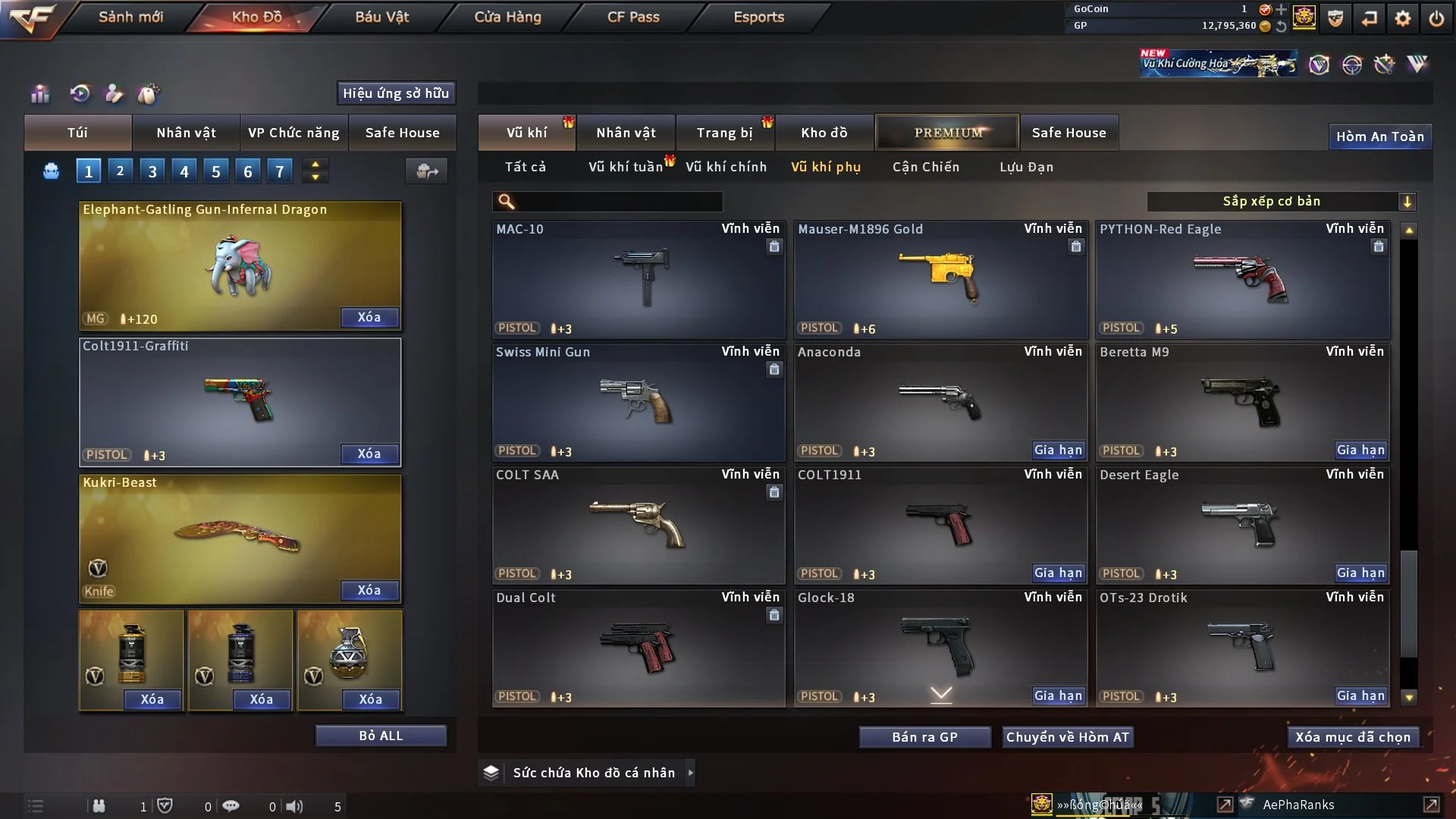The image size is (1456, 819).
Task: Extend the Desert Eagle with Gia hạn
Action: pos(1360,573)
